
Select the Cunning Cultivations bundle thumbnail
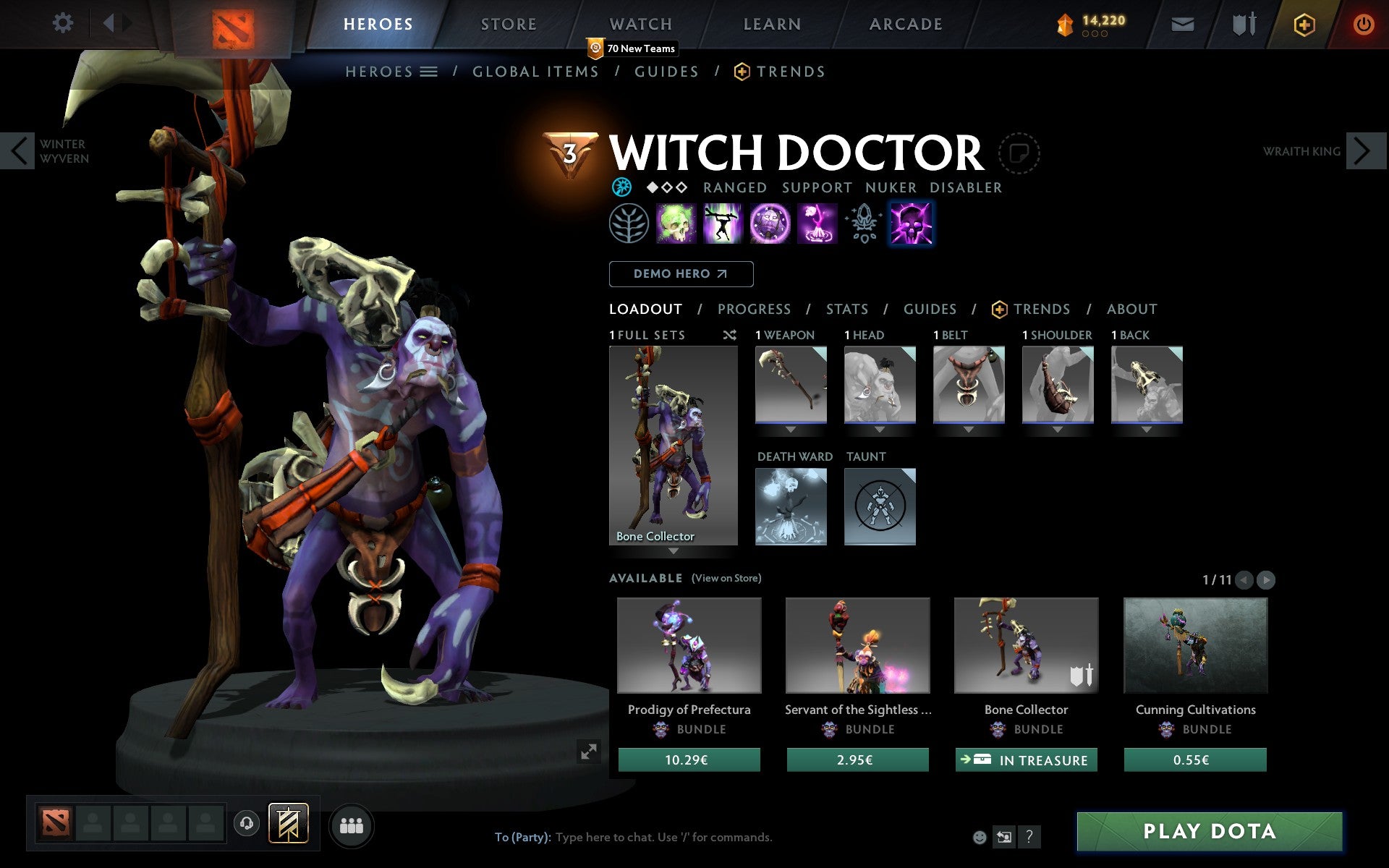click(1195, 646)
